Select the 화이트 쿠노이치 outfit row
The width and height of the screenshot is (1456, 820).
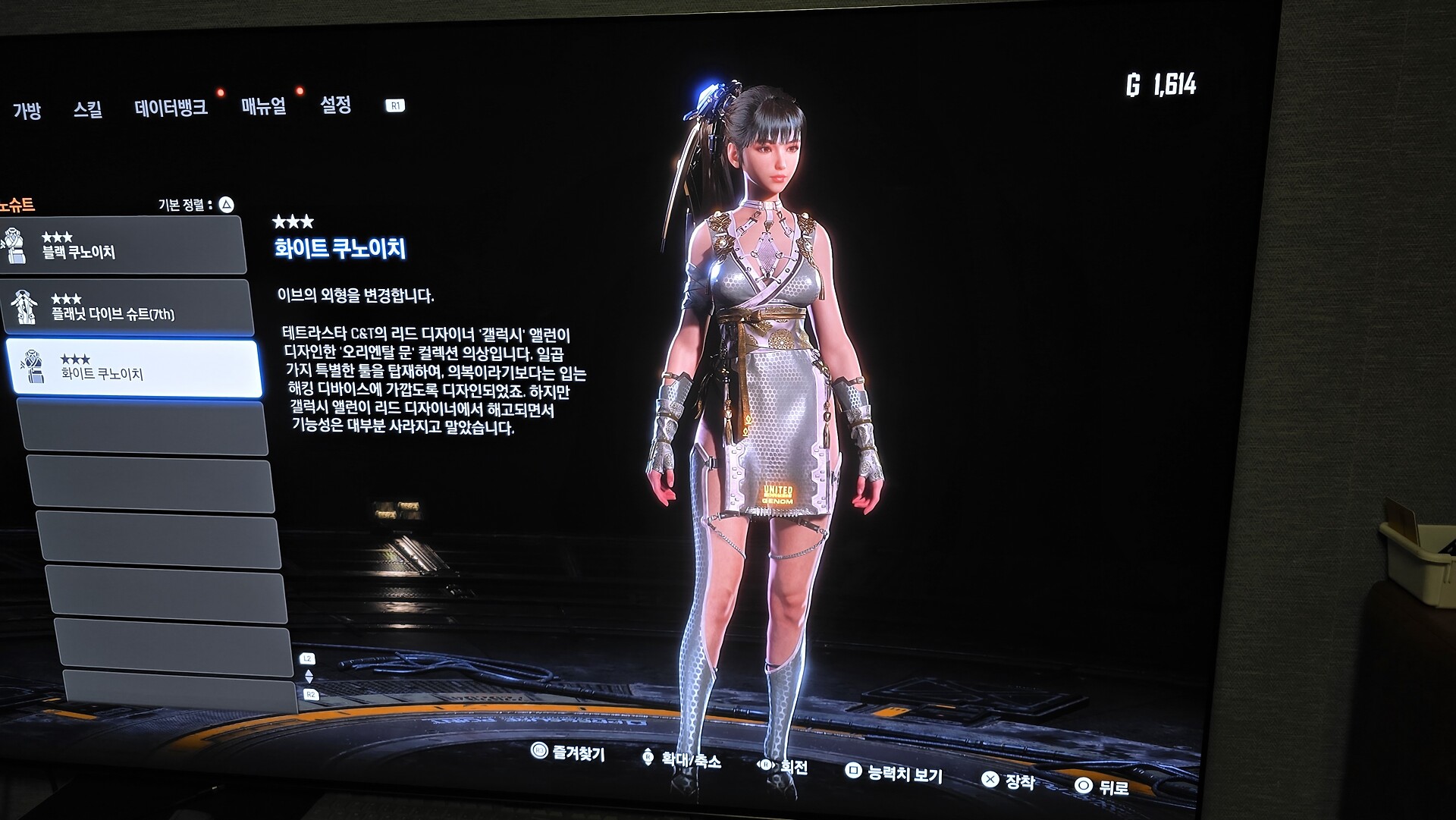[133, 368]
